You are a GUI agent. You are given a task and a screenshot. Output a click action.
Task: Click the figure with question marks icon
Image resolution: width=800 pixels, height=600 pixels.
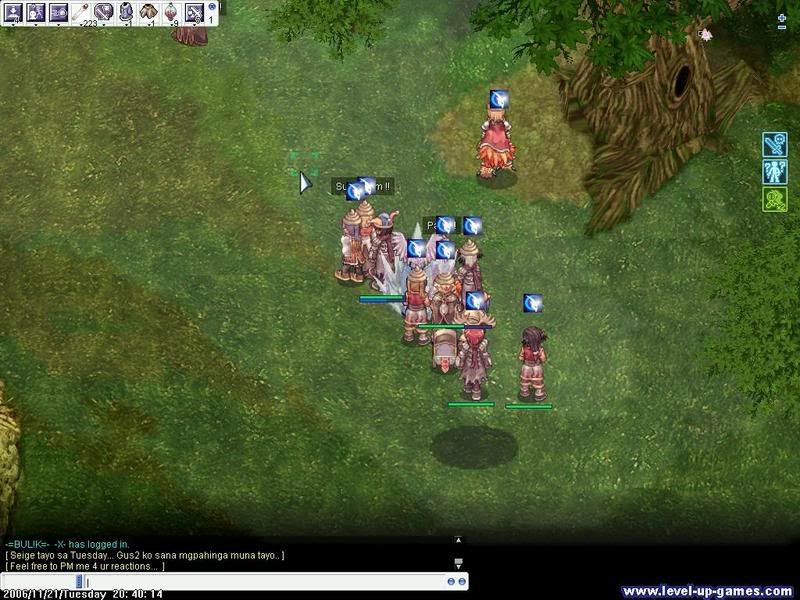[775, 172]
